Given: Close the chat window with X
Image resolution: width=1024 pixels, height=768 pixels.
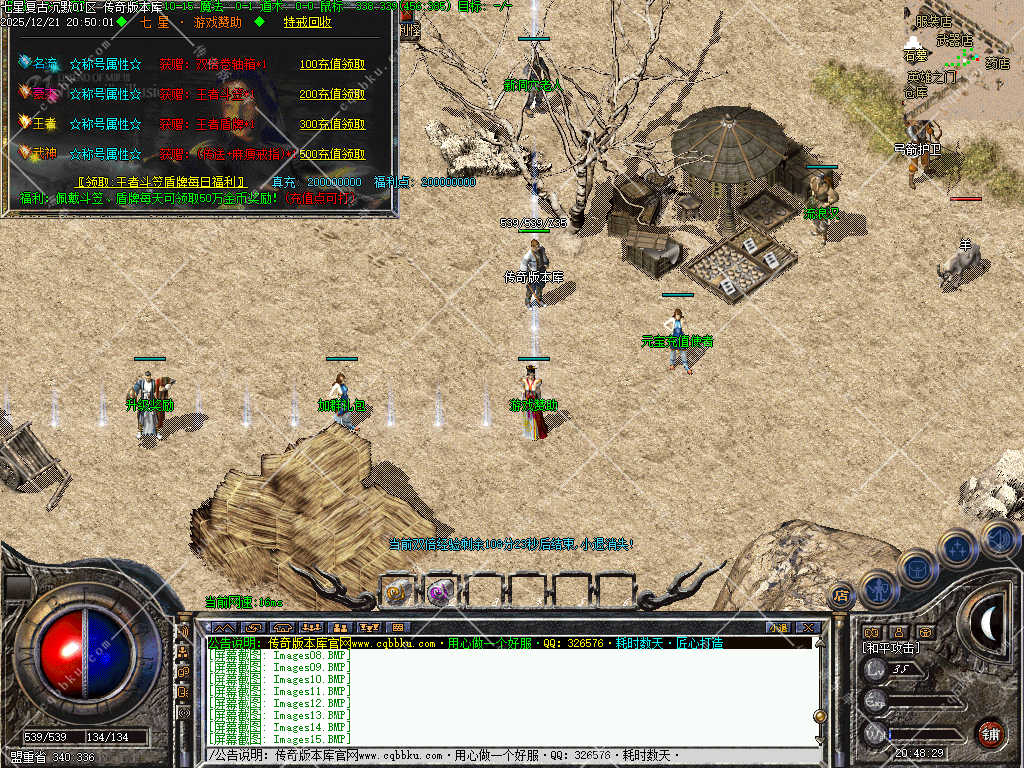Looking at the screenshot, I should [x=808, y=628].
